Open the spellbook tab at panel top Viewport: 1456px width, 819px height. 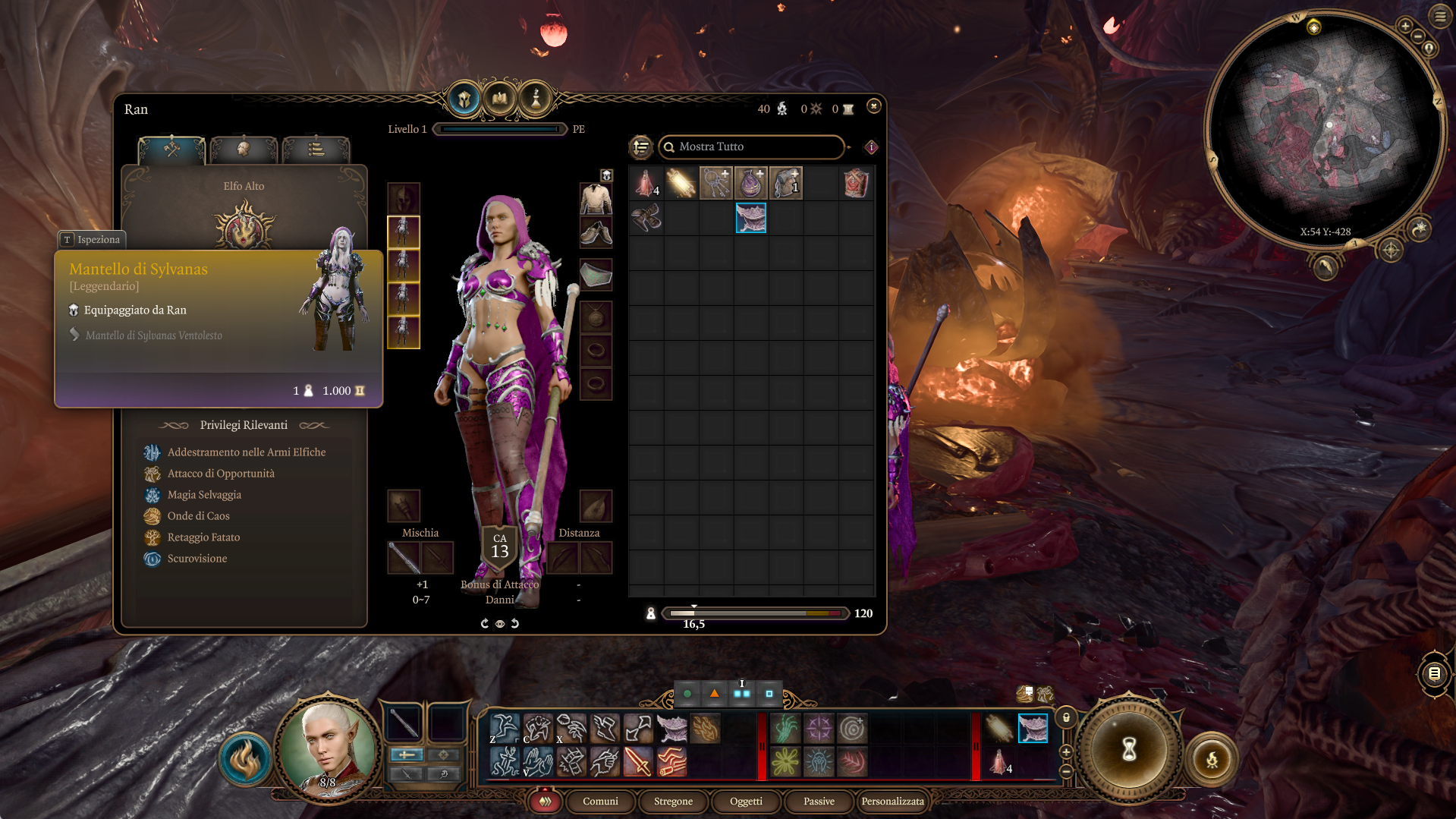500,99
